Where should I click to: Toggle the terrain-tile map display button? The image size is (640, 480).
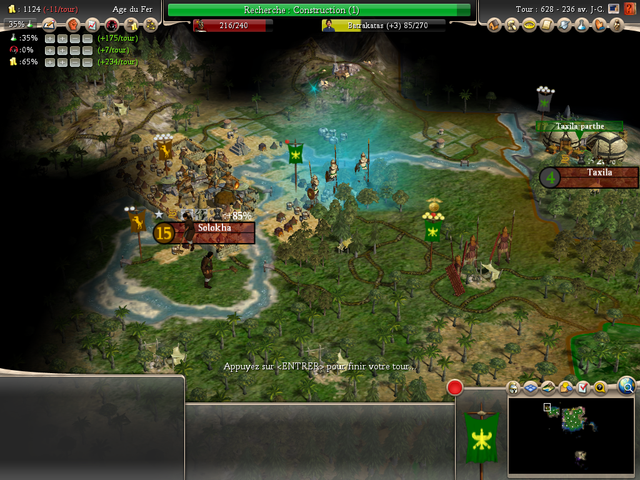click(548, 387)
